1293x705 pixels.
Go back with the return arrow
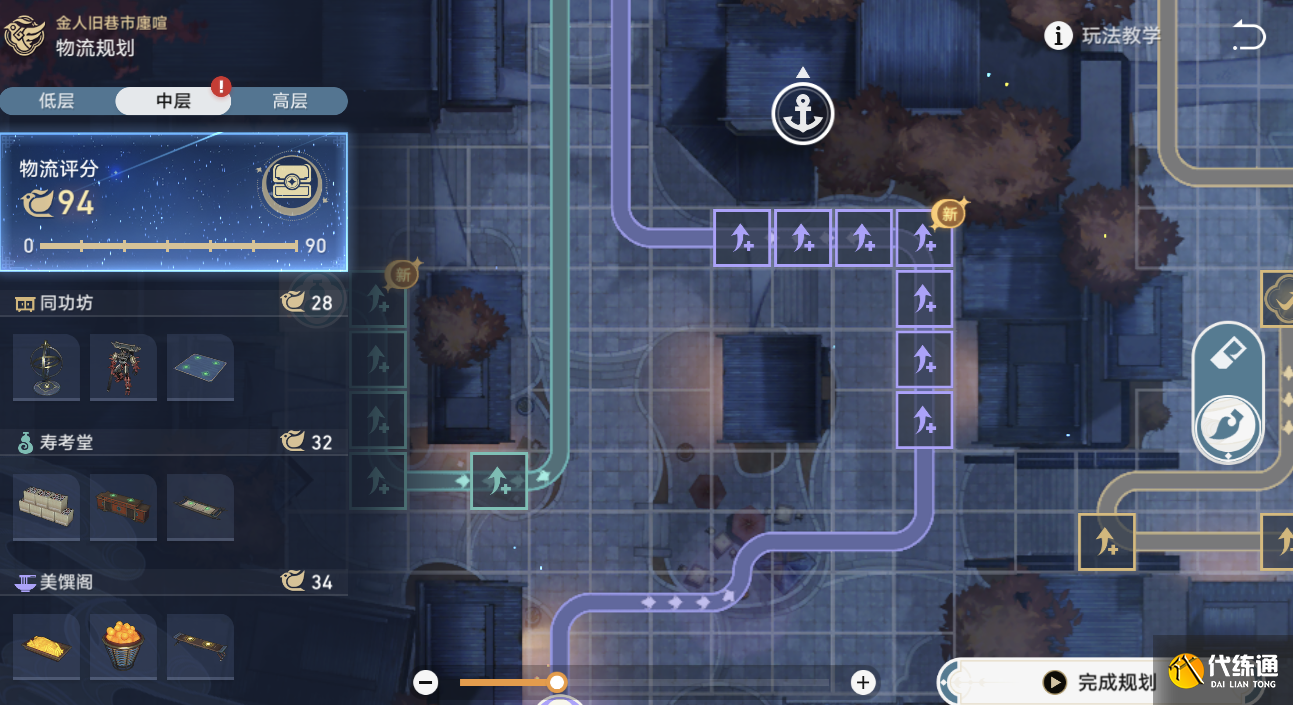pyautogui.click(x=1248, y=37)
